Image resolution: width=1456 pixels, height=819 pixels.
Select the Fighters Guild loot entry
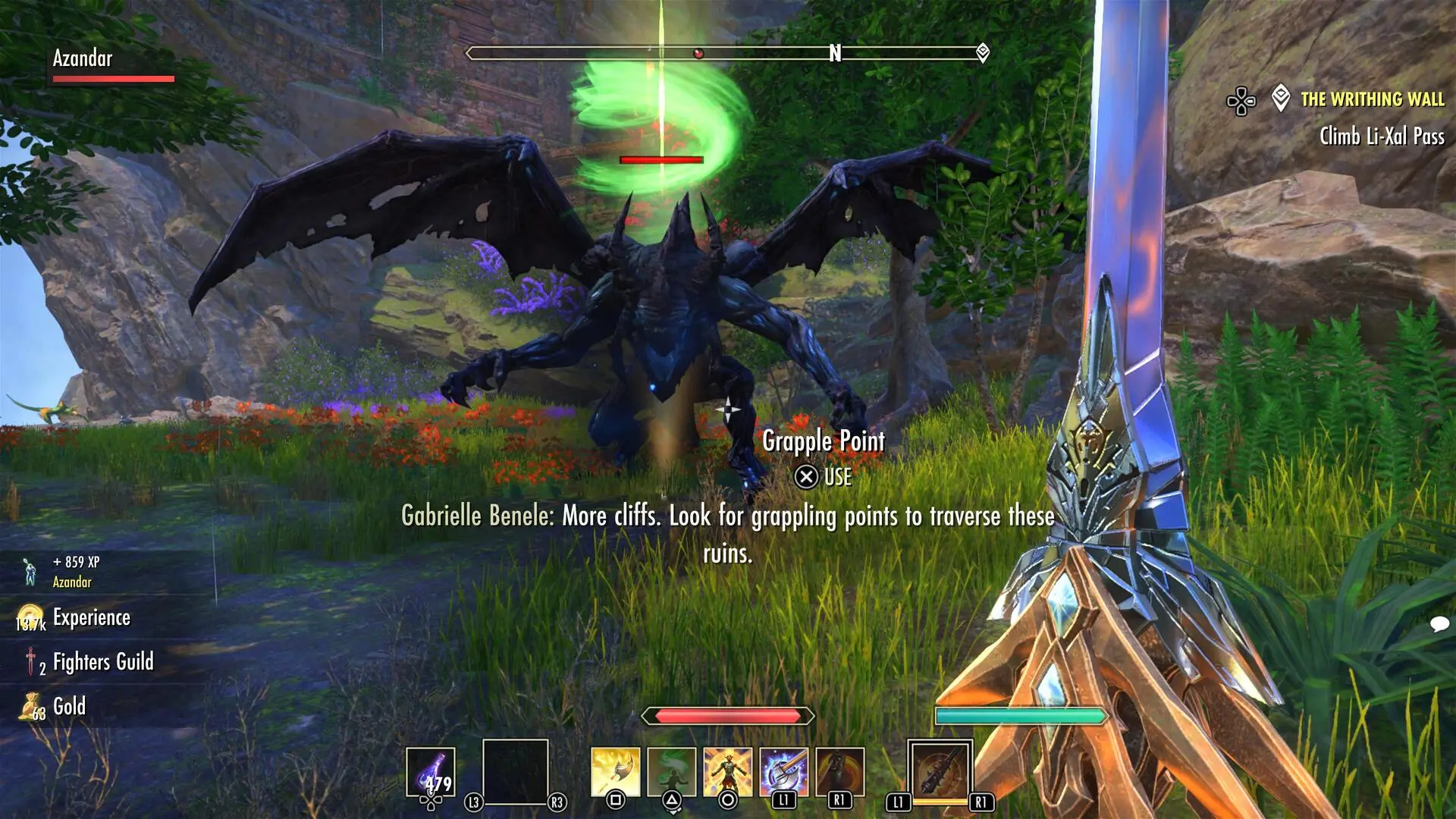point(103,662)
